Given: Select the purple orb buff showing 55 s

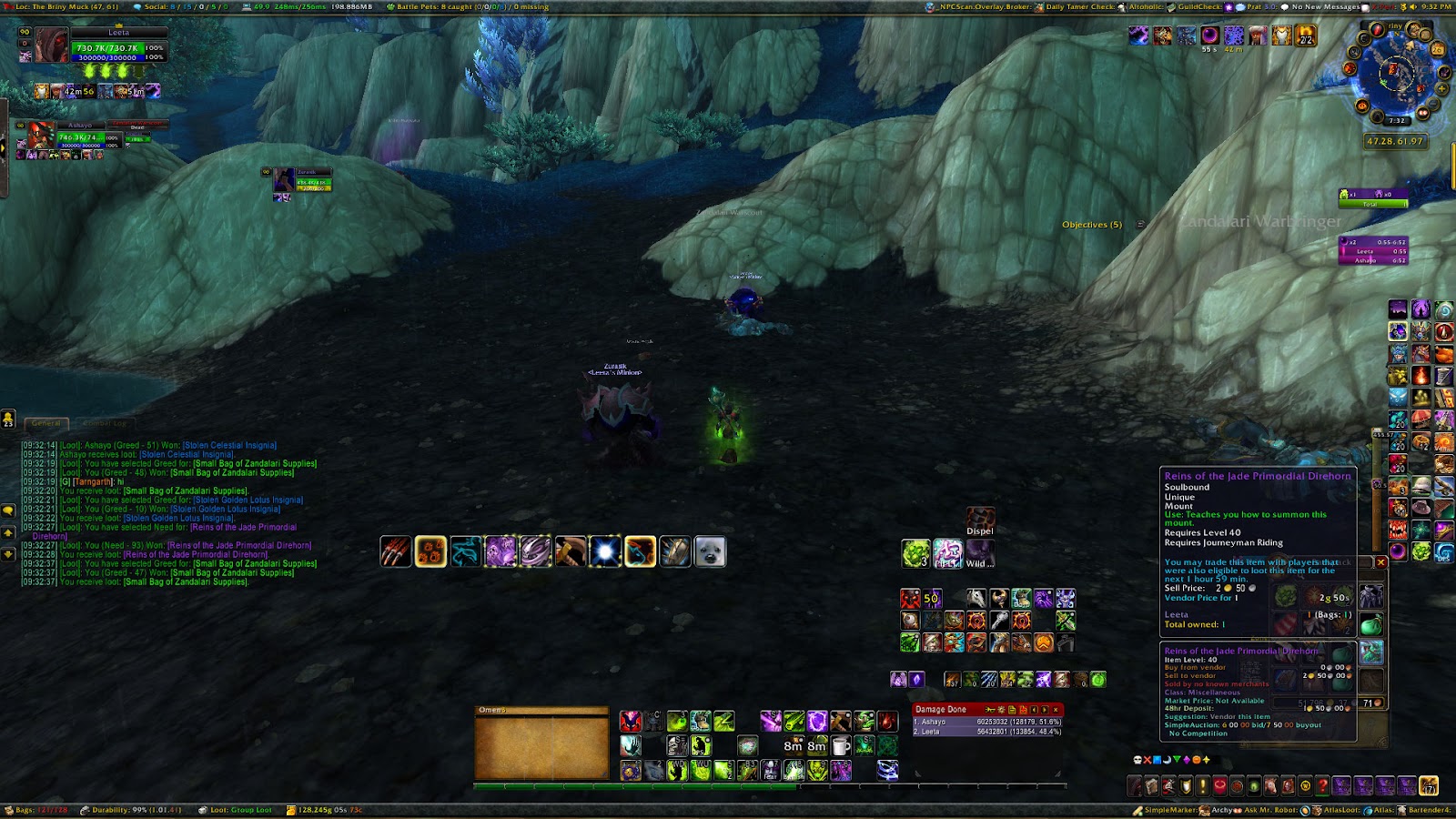Looking at the screenshot, I should (x=1209, y=35).
